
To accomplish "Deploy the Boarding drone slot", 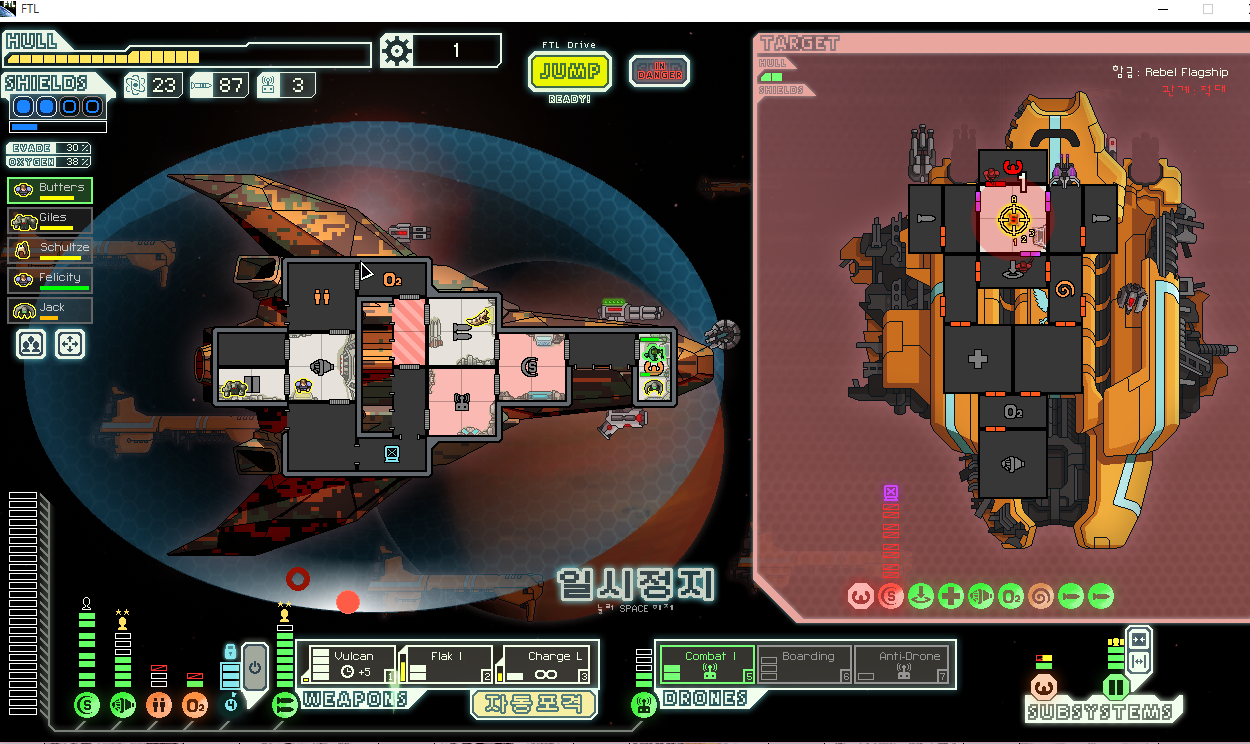I will [x=804, y=665].
